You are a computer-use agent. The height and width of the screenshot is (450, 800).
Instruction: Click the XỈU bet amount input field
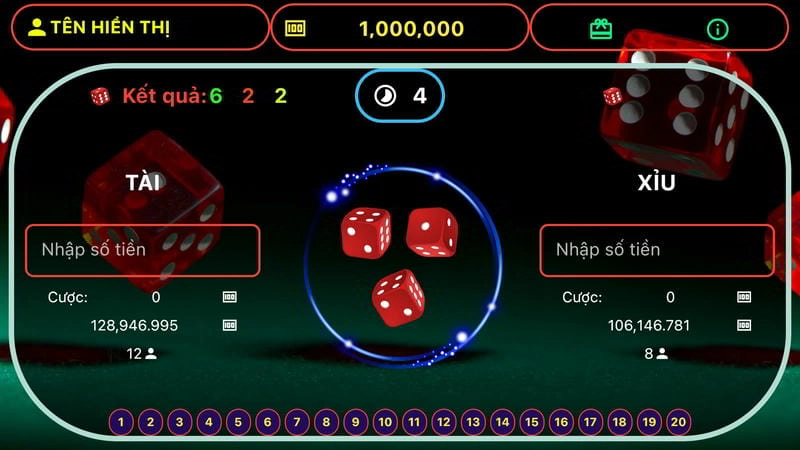[656, 250]
